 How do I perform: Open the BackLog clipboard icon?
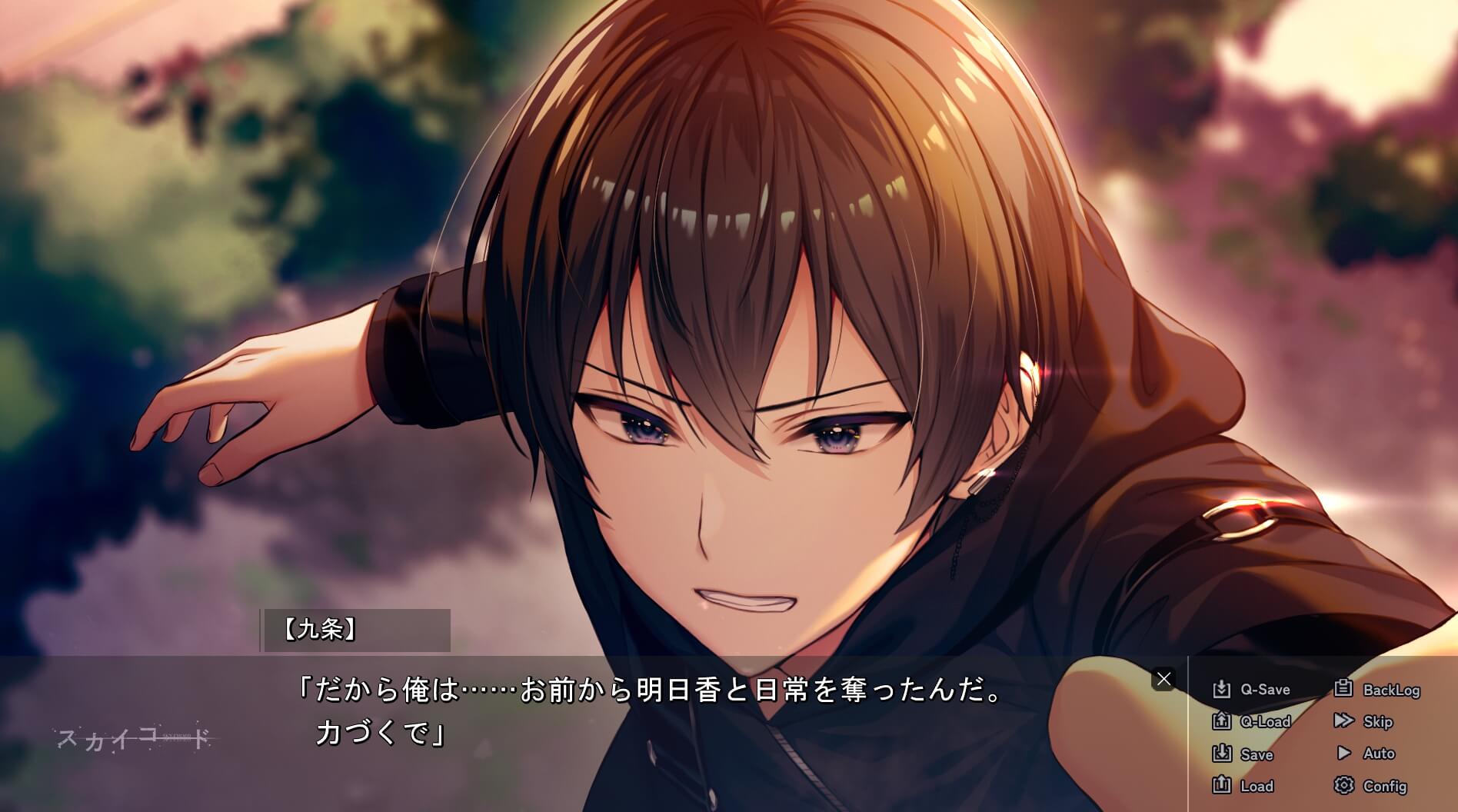pyautogui.click(x=1345, y=690)
